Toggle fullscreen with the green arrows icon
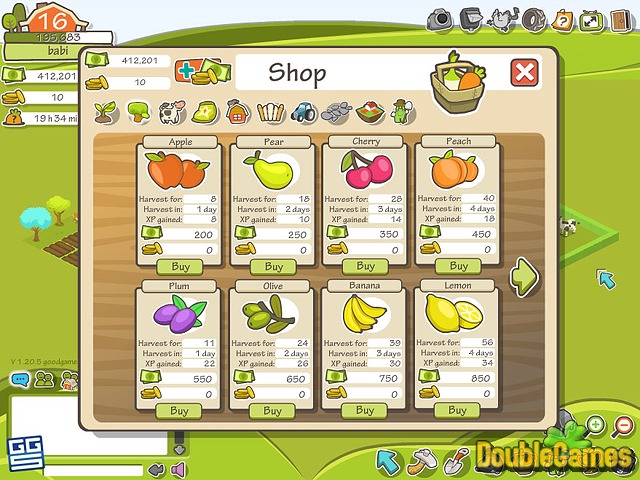This screenshot has height=480, width=640. click(592, 18)
